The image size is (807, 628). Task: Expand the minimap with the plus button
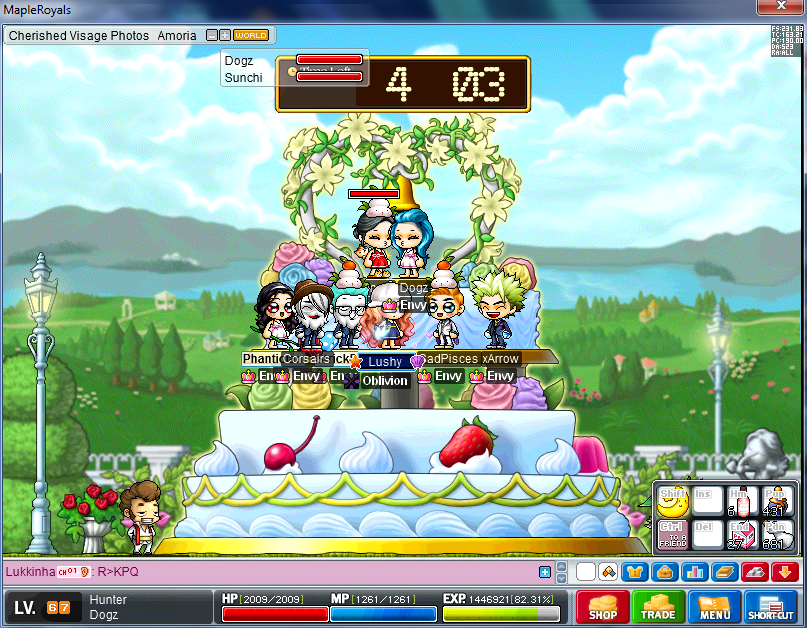[226, 35]
